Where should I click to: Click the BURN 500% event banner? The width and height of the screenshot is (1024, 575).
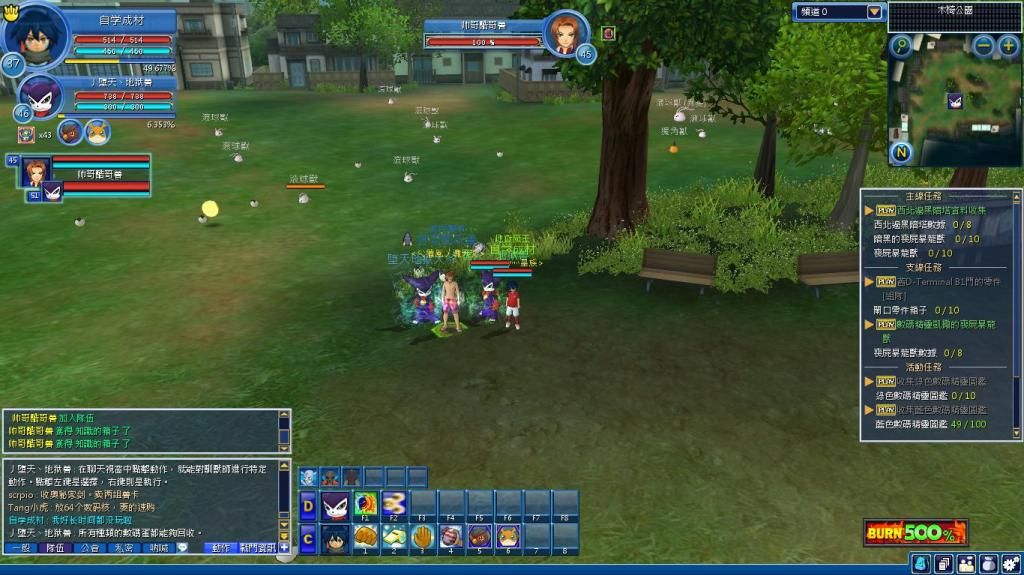click(915, 532)
